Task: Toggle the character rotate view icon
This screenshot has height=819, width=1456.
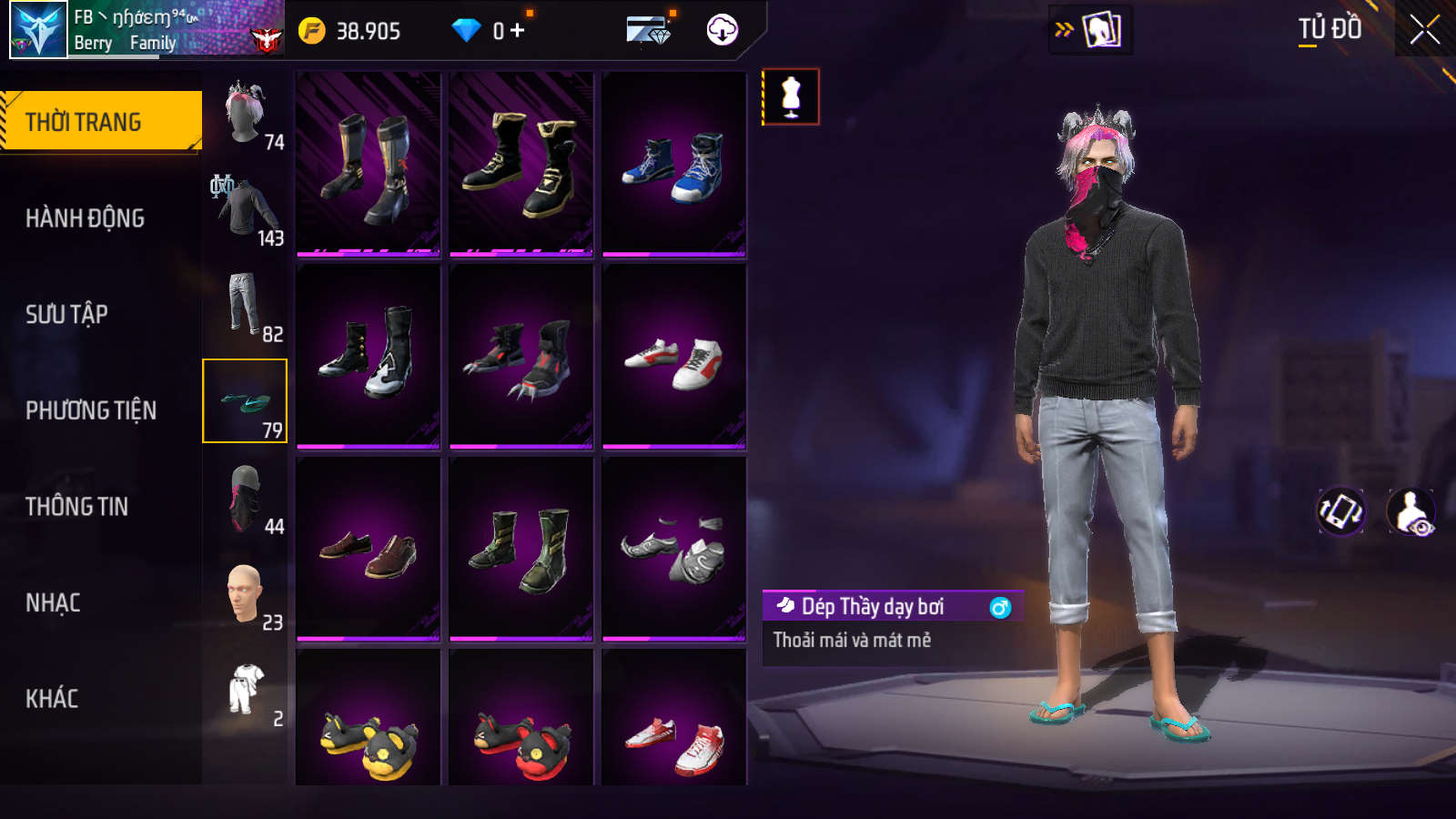Action: [1340, 511]
